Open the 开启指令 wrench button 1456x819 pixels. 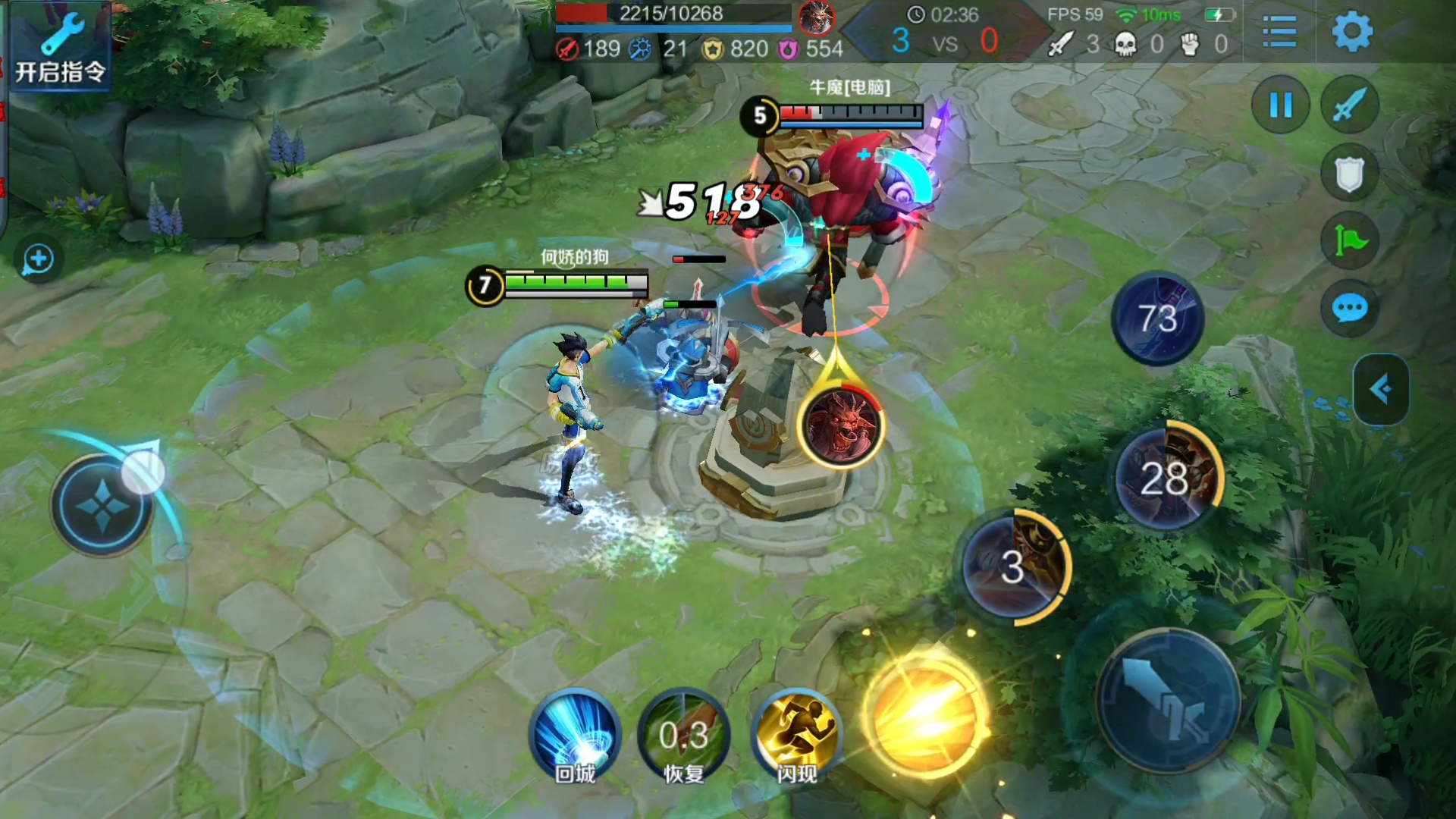coord(61,47)
